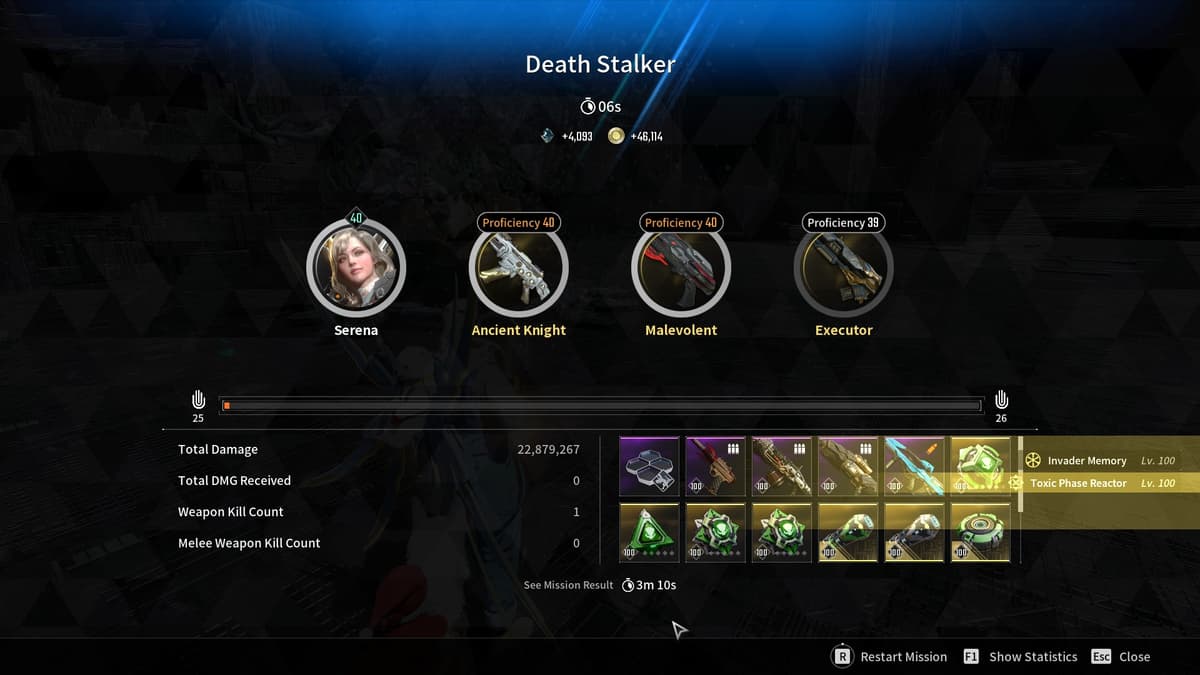1200x675 pixels.
Task: Select Serena's character portrait
Action: (x=356, y=267)
